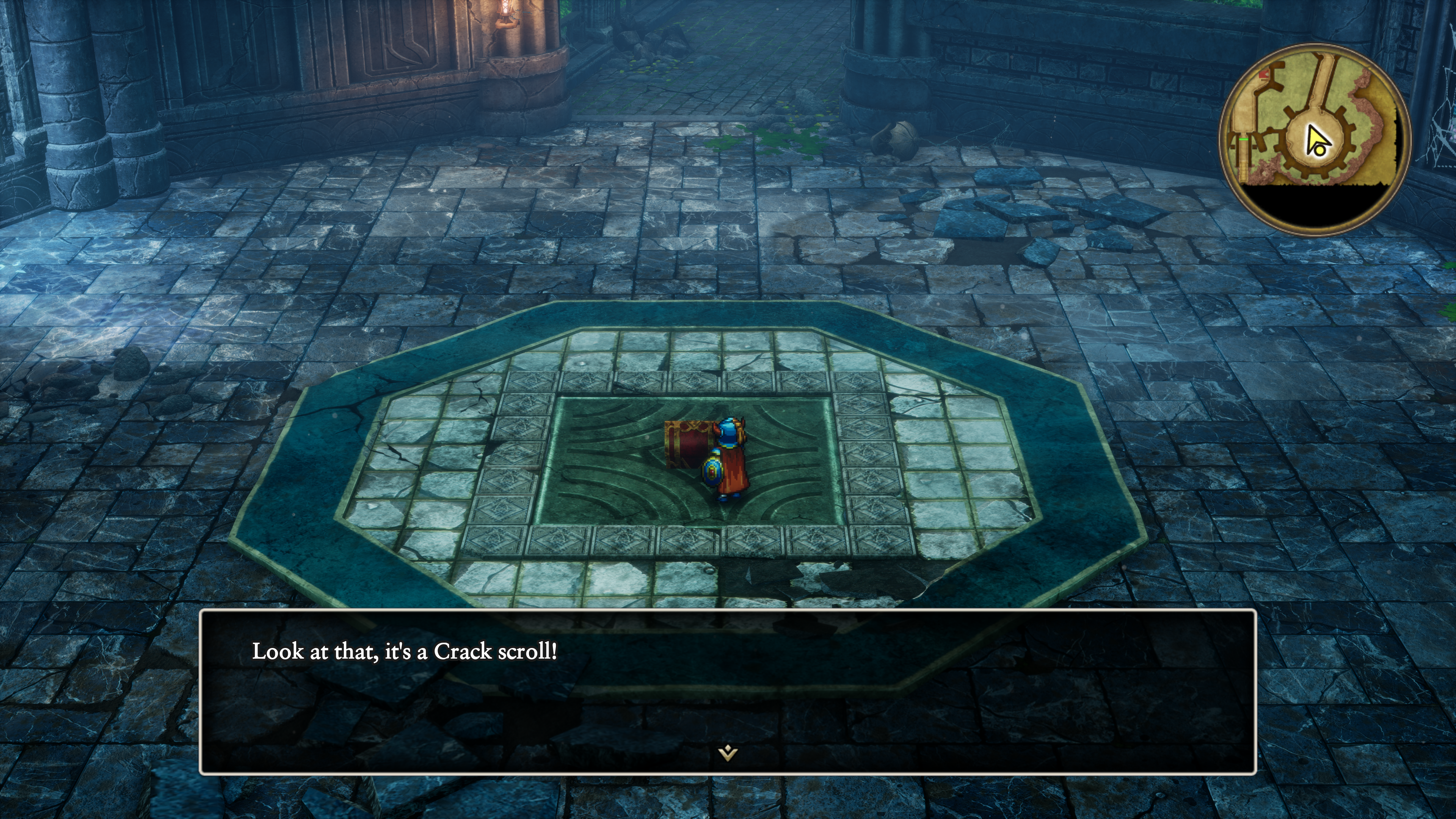Open the circular minimap
Viewport: 1456px width, 819px height.
click(x=1315, y=139)
